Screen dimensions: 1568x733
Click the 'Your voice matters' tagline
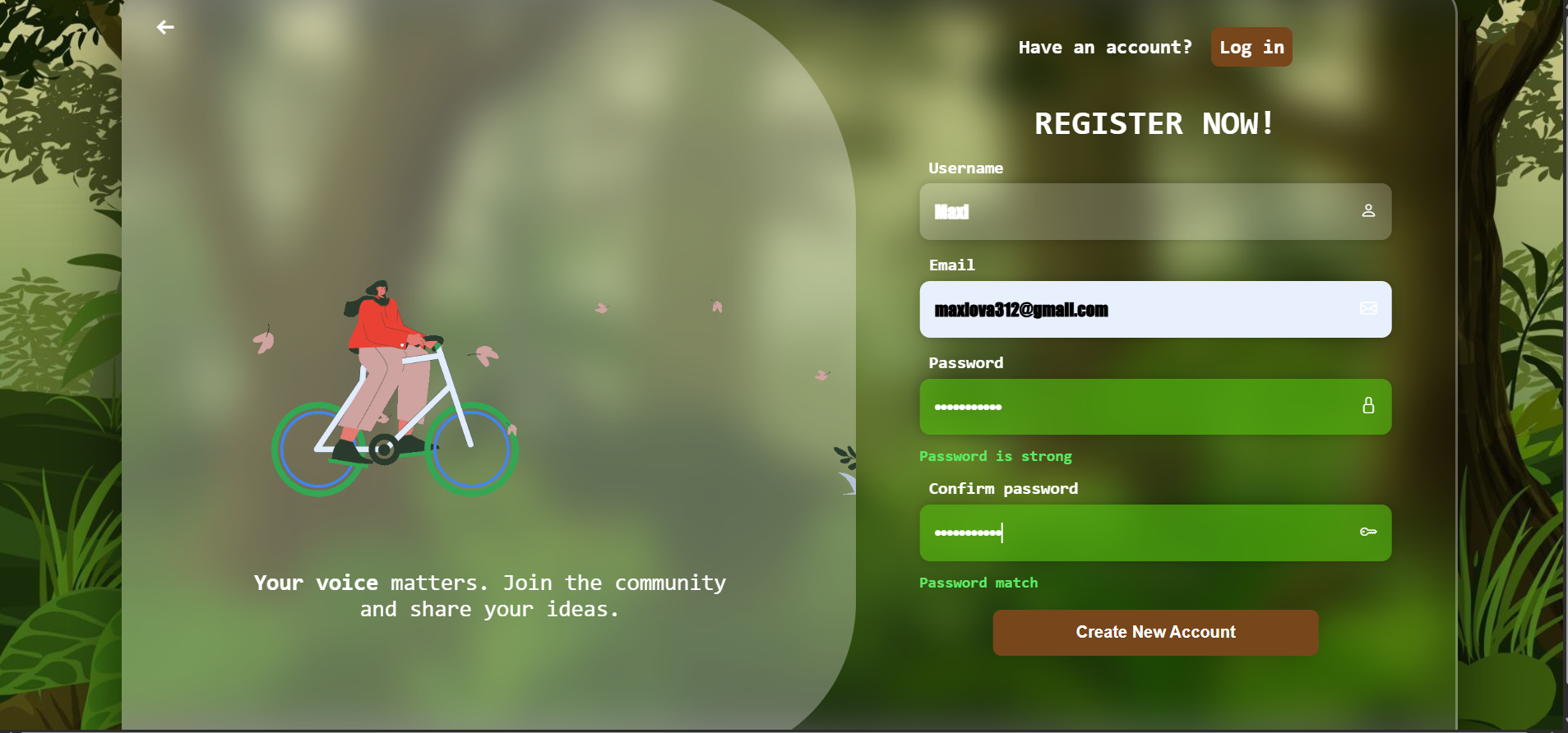pos(489,595)
